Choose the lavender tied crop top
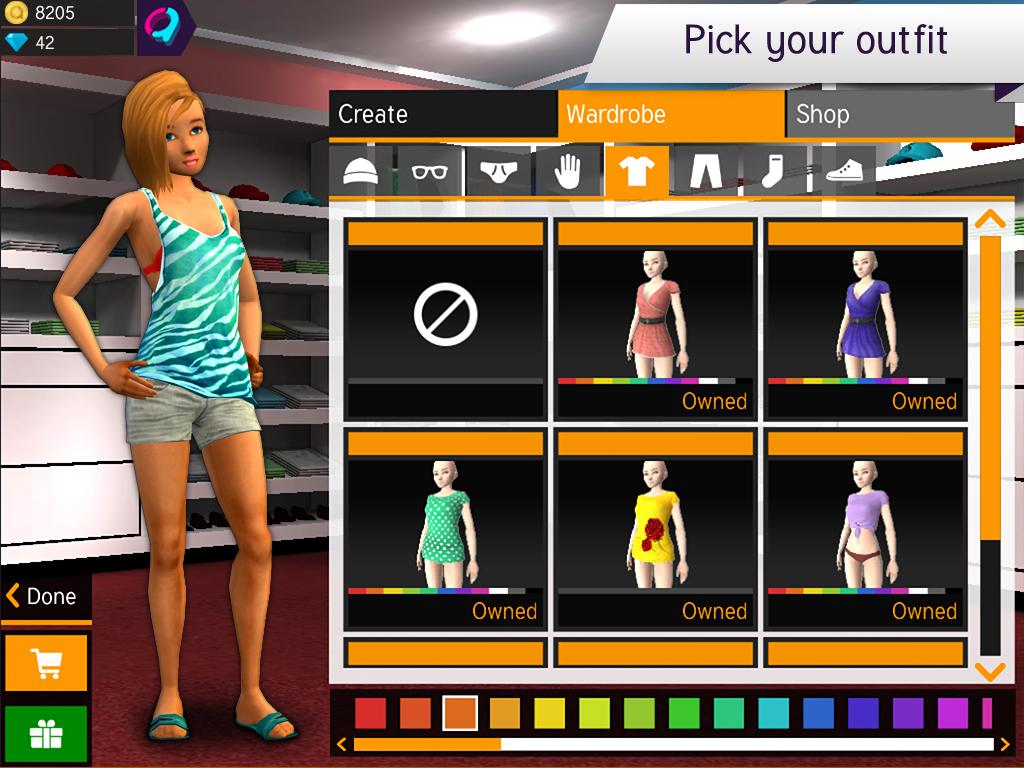The image size is (1024, 768). [x=865, y=528]
